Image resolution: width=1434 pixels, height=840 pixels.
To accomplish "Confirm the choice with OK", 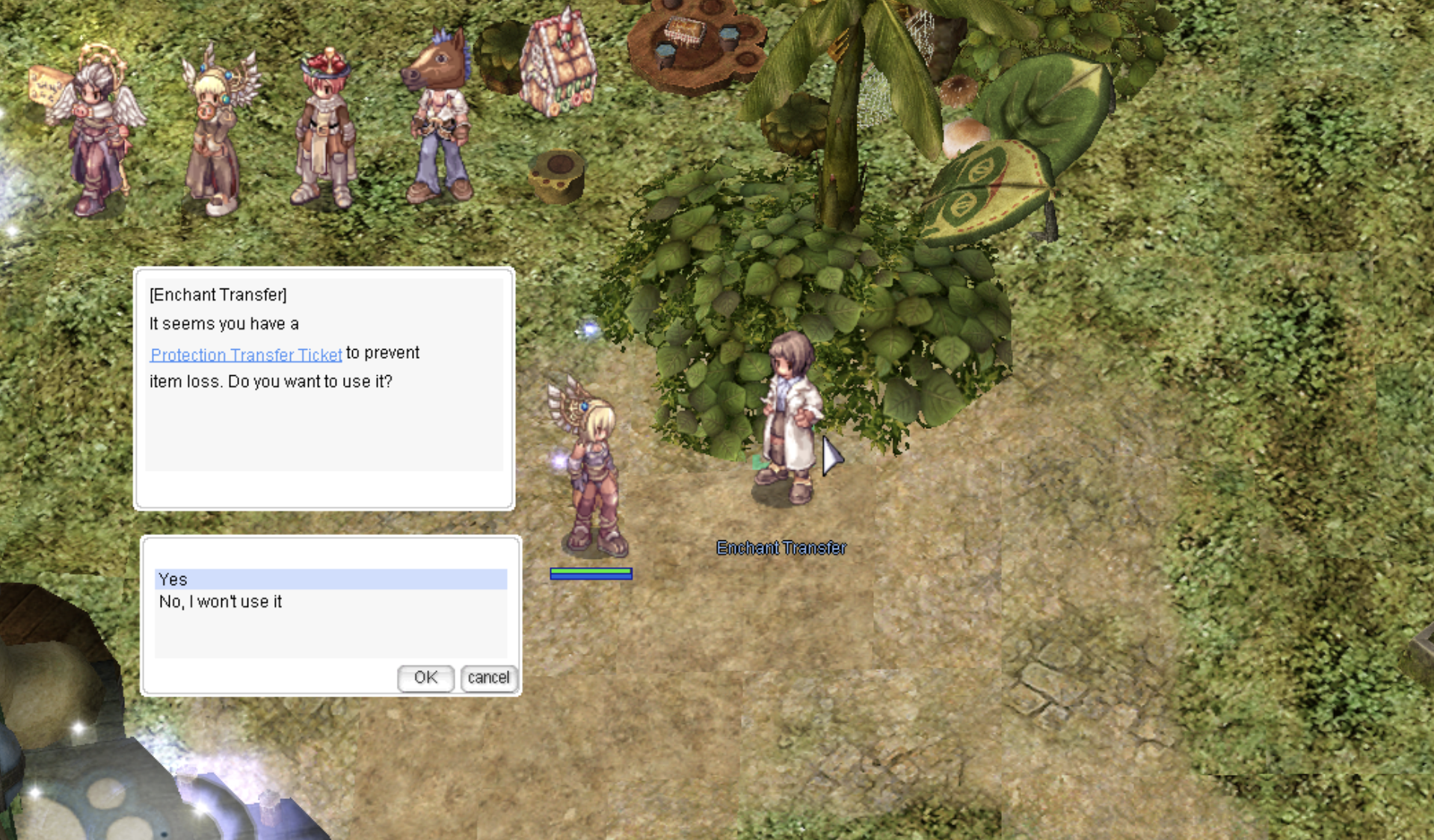I will 425,678.
